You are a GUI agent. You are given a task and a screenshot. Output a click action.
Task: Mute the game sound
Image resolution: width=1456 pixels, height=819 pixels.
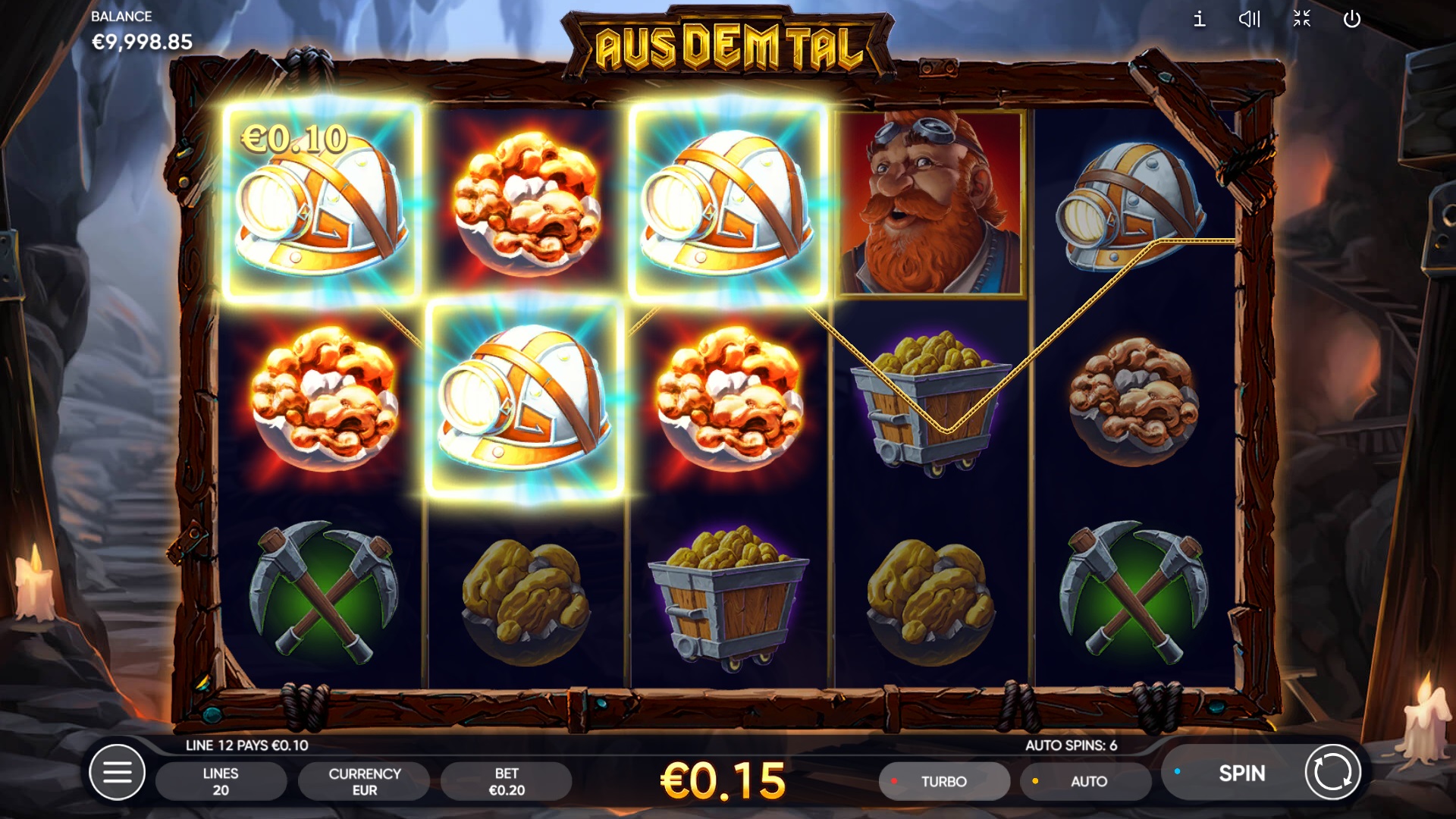pyautogui.click(x=1249, y=19)
